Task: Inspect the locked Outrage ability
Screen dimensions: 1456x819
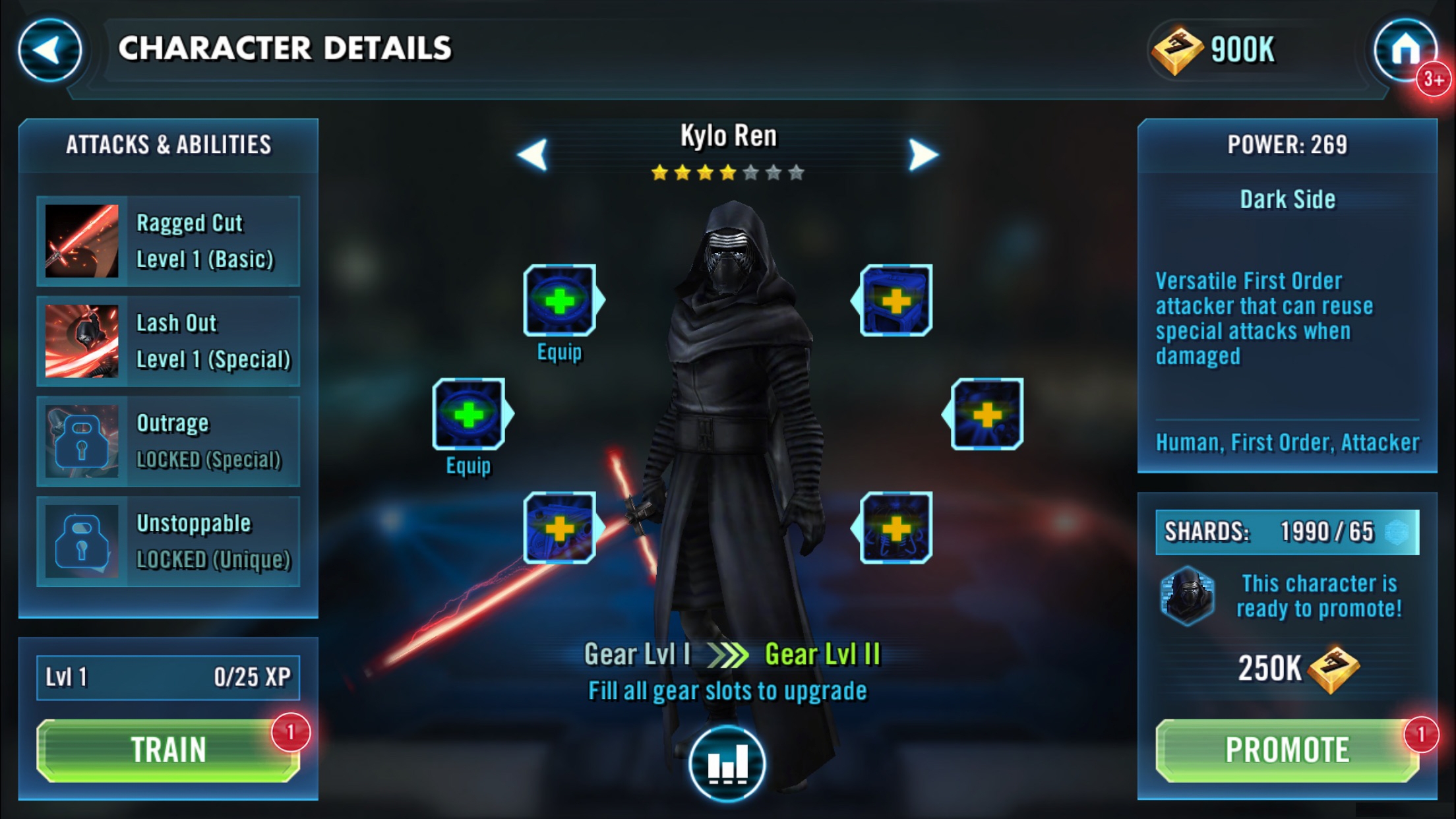Action: coord(168,442)
